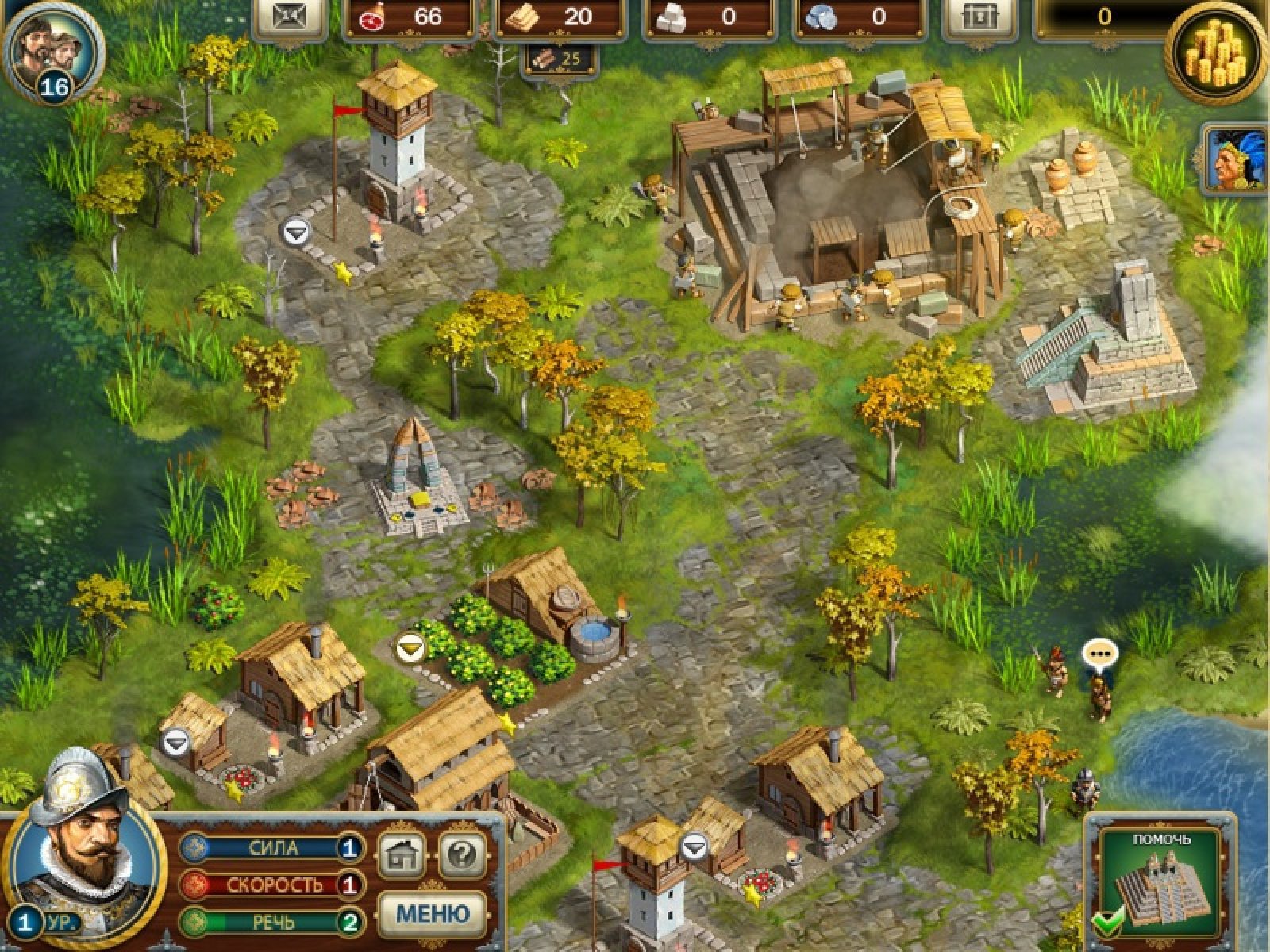Choose the РЕЧЬ stat bar

271,922
